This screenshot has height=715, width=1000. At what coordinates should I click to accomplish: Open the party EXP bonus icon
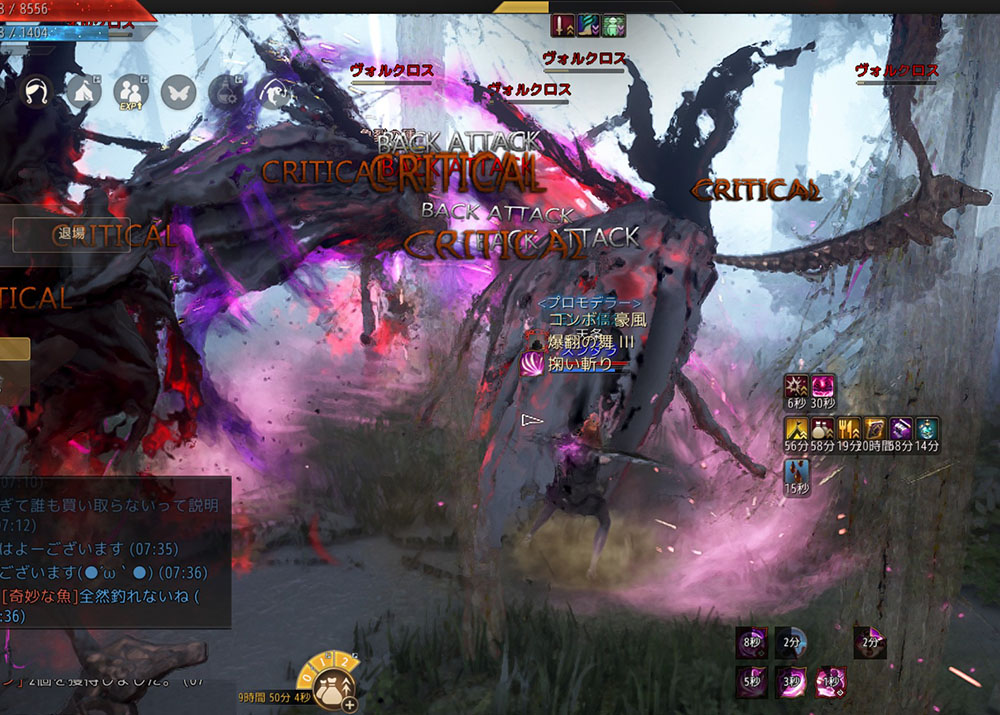(x=131, y=92)
